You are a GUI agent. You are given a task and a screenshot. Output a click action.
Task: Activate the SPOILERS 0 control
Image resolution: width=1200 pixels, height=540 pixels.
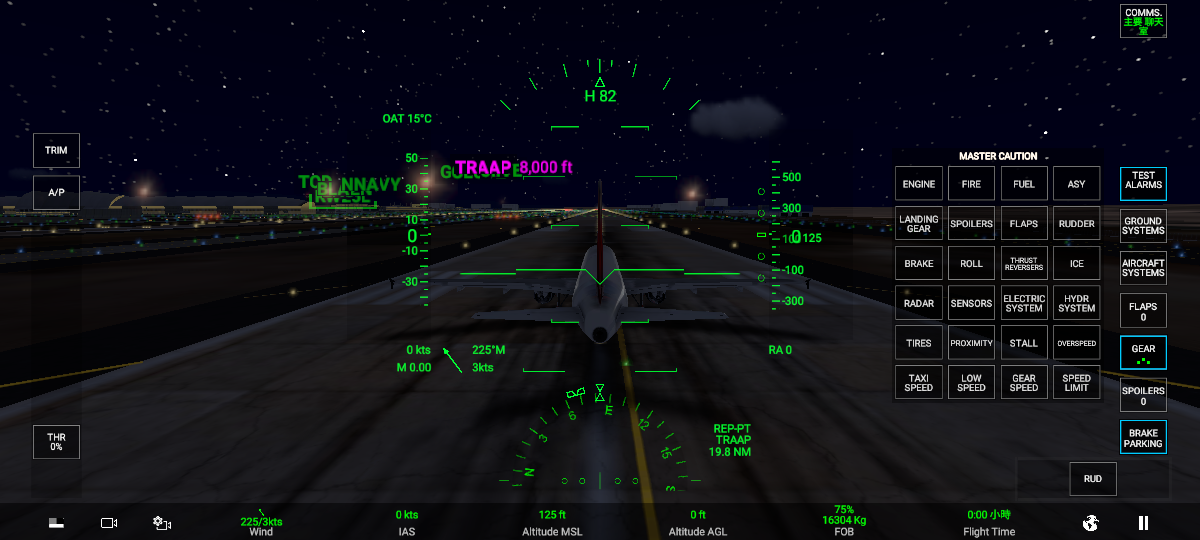1143,395
